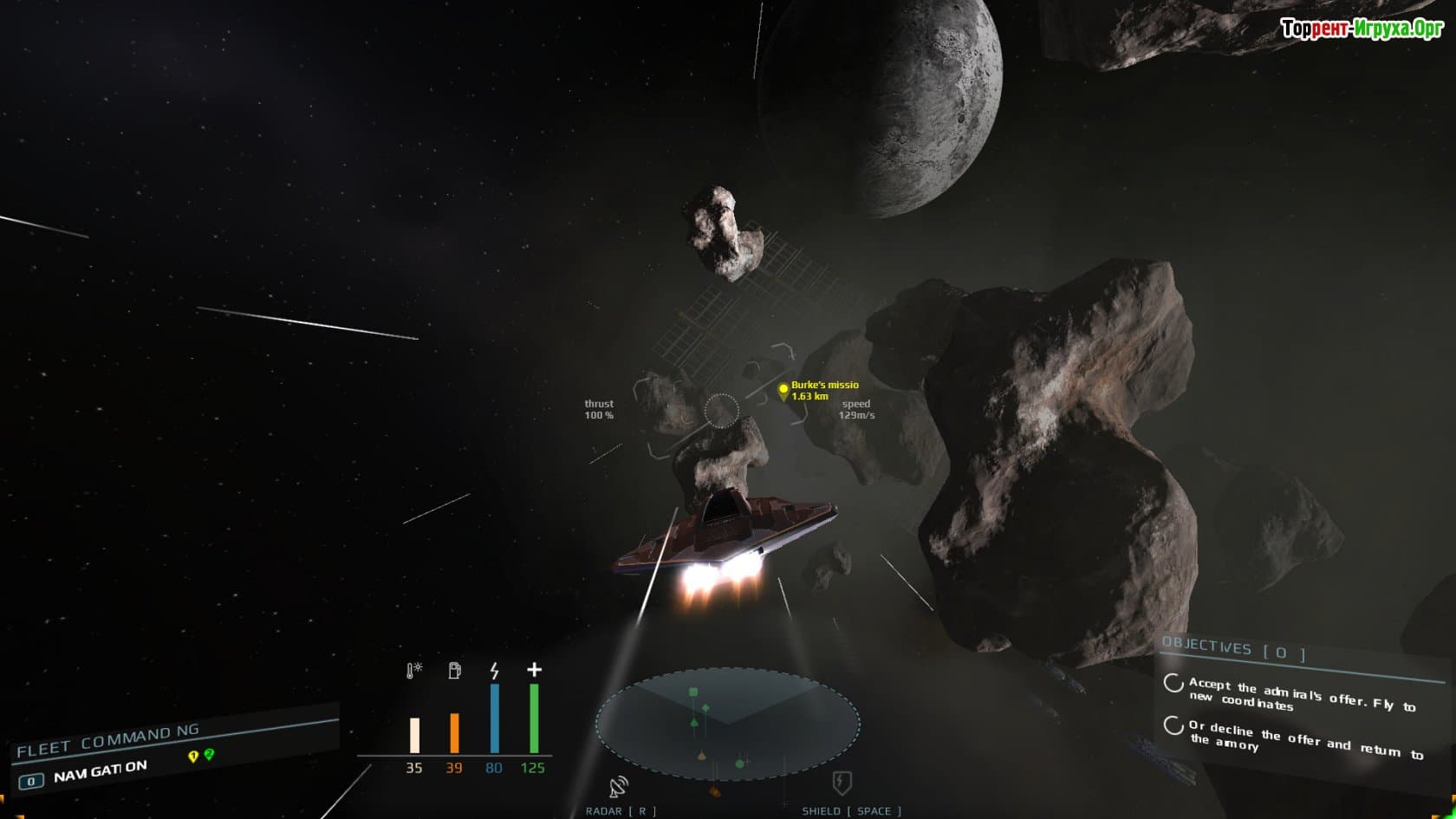1456x819 pixels.
Task: Click the yellow waypoint pin in Navigation
Action: click(193, 757)
